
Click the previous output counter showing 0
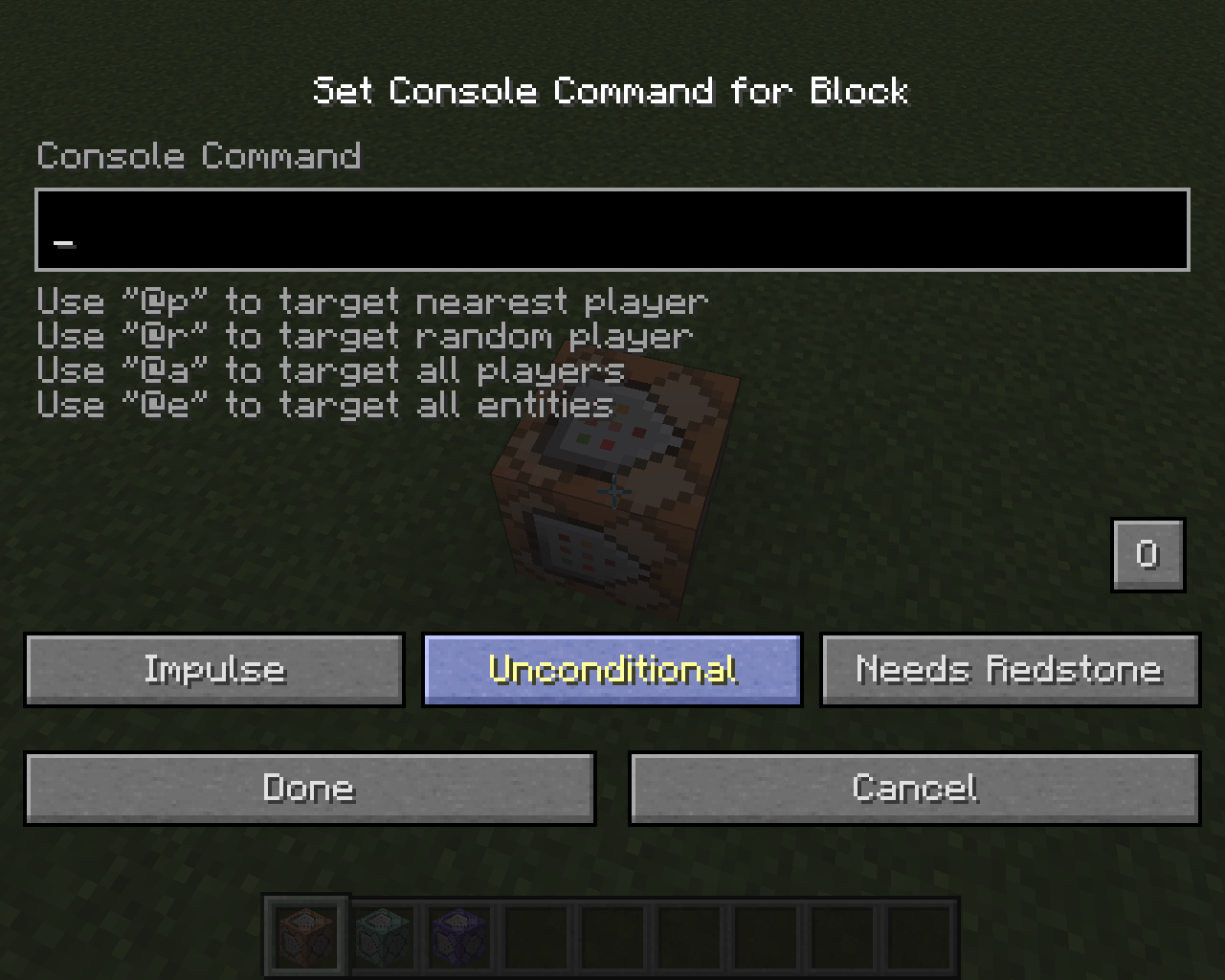click(x=1147, y=554)
